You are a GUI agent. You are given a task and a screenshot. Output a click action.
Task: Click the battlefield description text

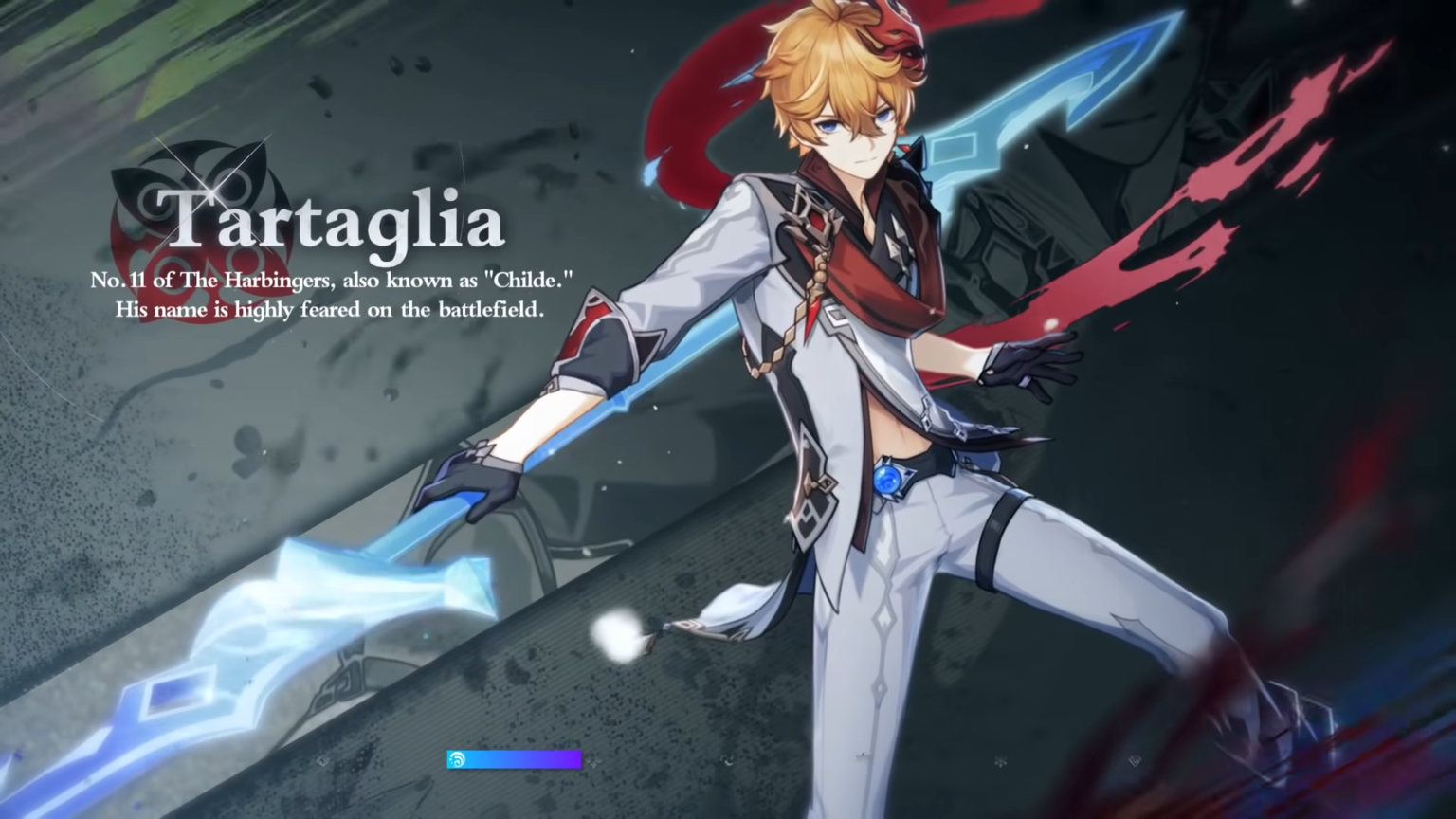tap(330, 309)
